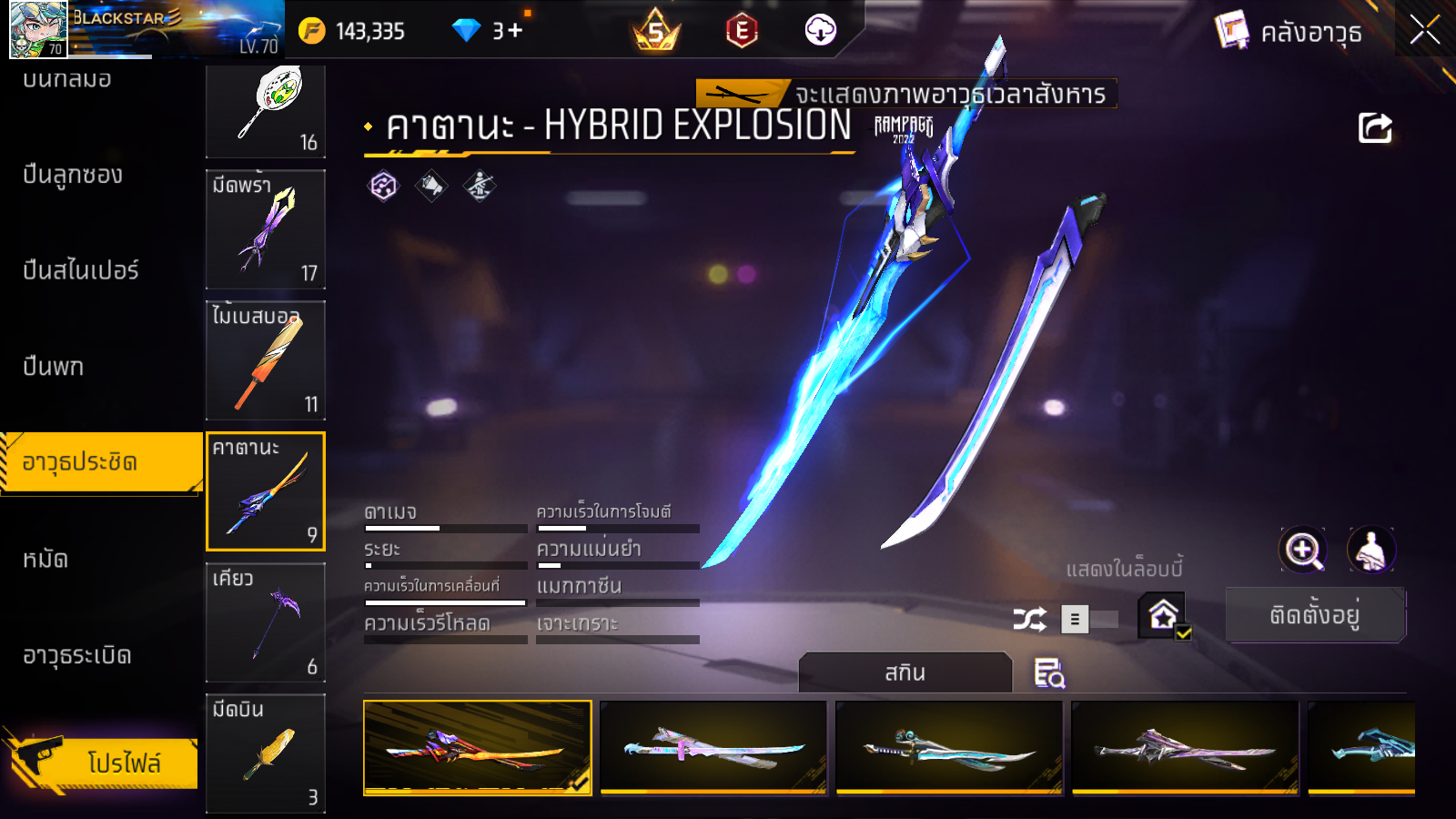
Task: Preview the skin on the character
Action: pyautogui.click(x=1370, y=550)
